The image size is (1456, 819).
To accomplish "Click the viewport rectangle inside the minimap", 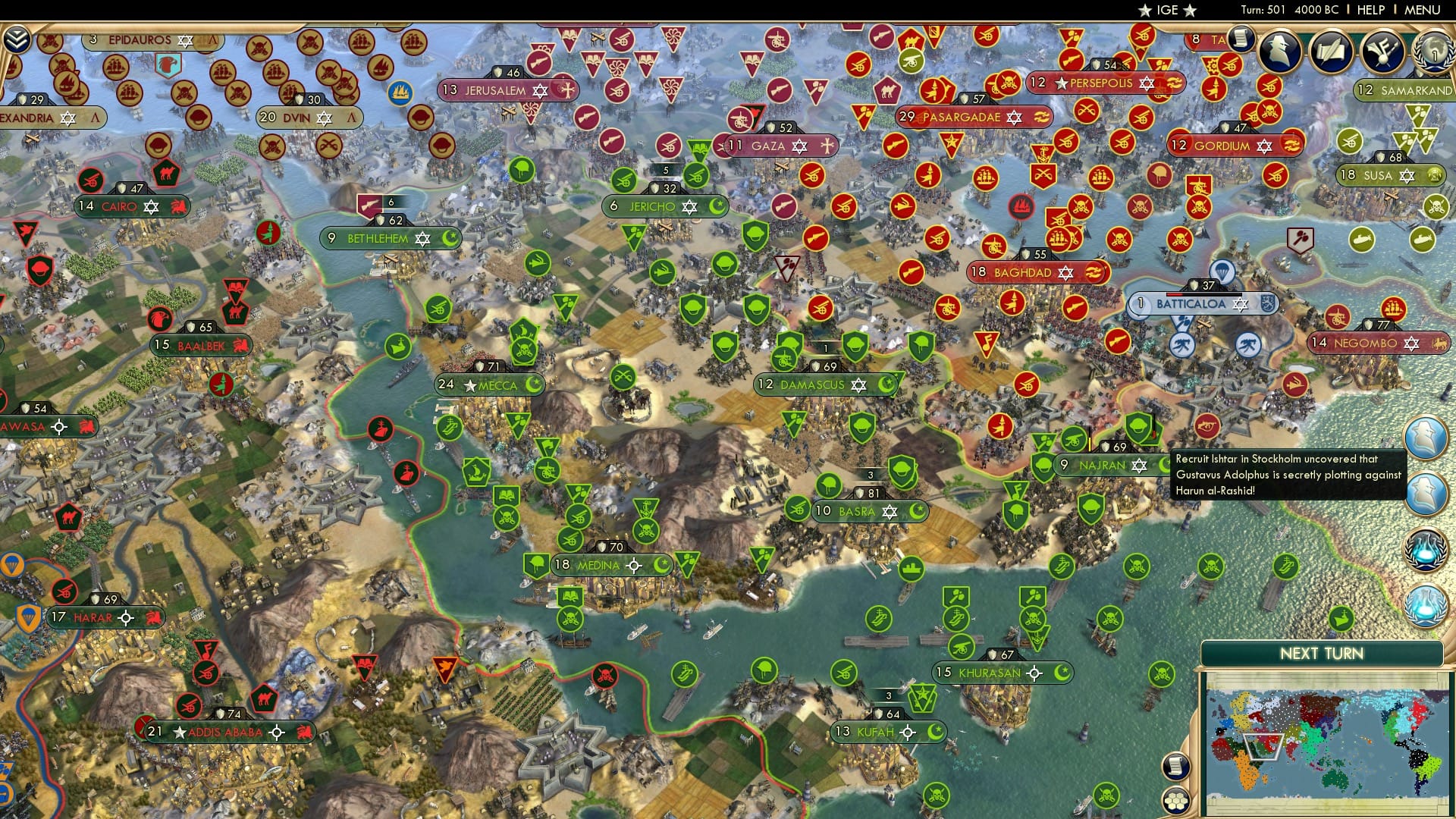I will tap(1263, 747).
